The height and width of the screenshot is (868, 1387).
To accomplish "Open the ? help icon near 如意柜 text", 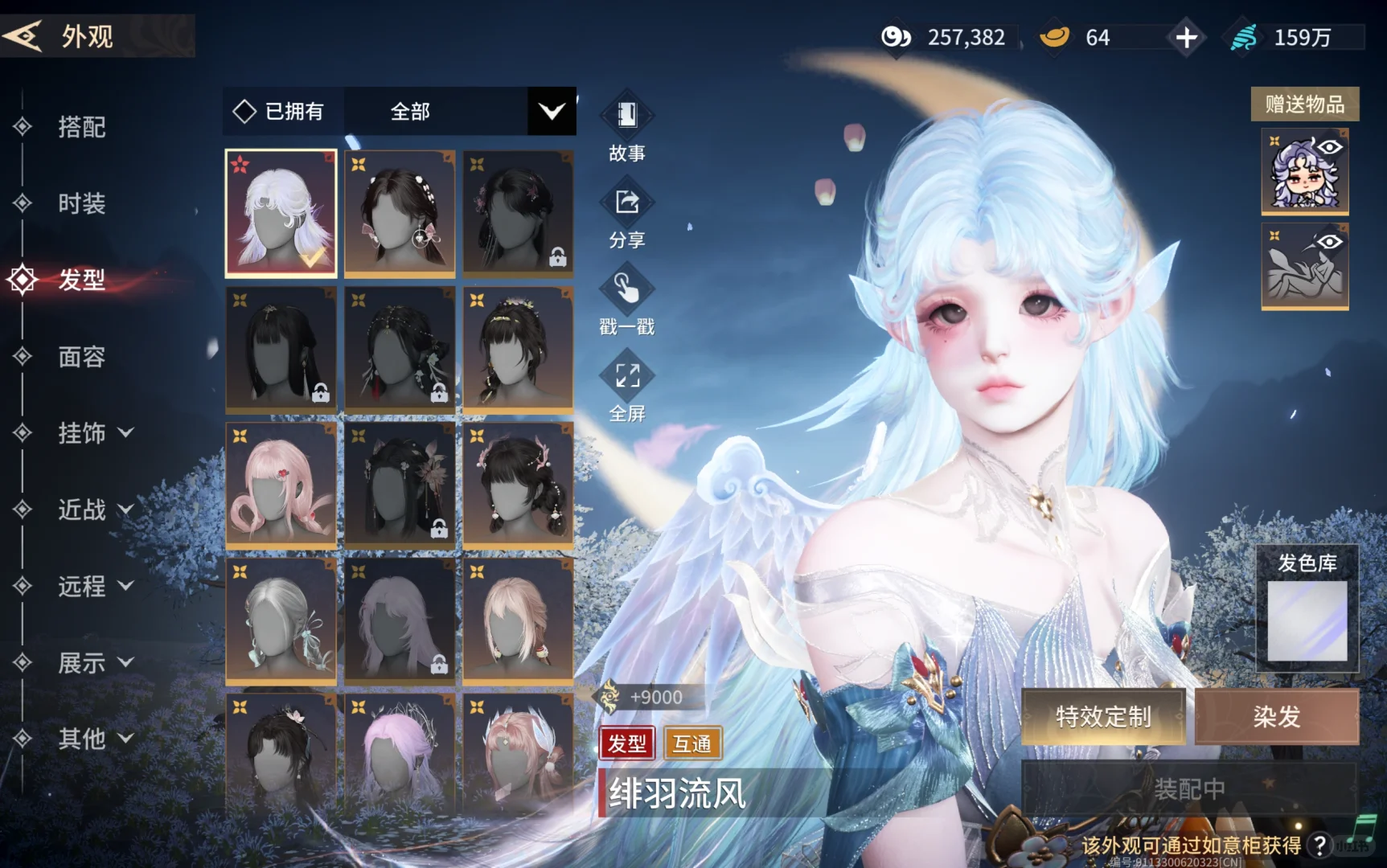I will 1320,844.
